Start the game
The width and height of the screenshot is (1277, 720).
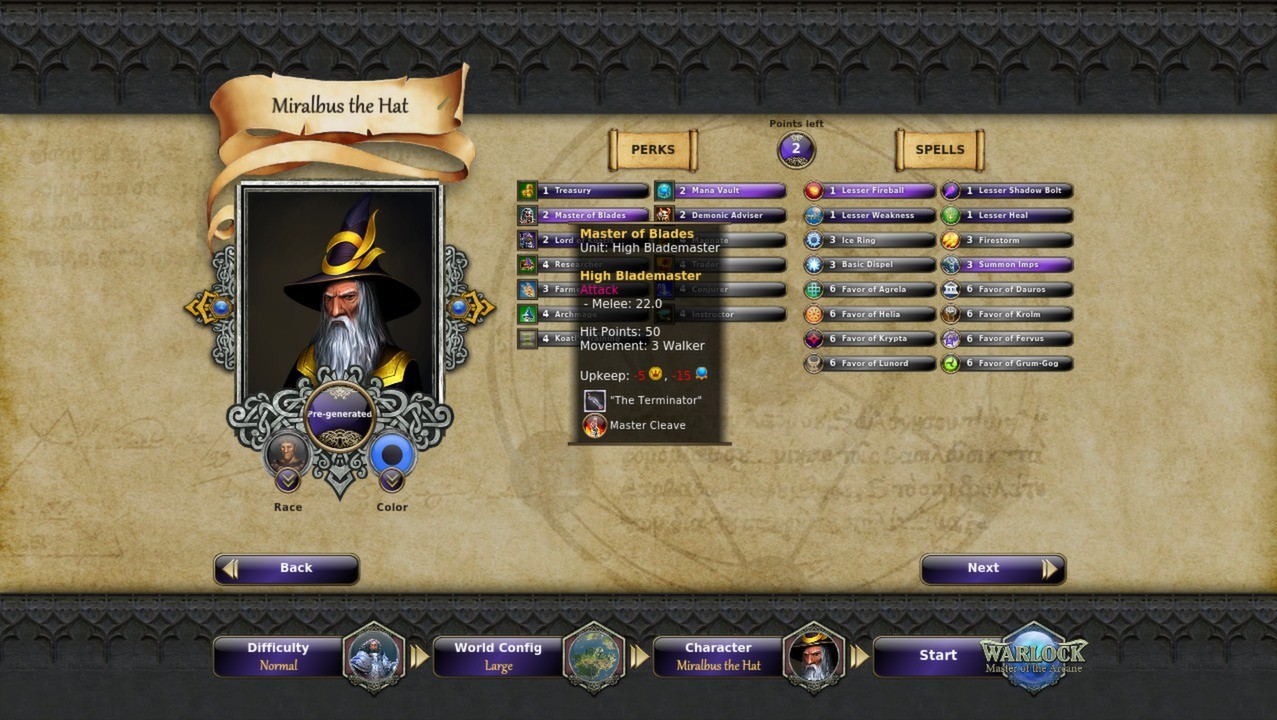(x=938, y=656)
